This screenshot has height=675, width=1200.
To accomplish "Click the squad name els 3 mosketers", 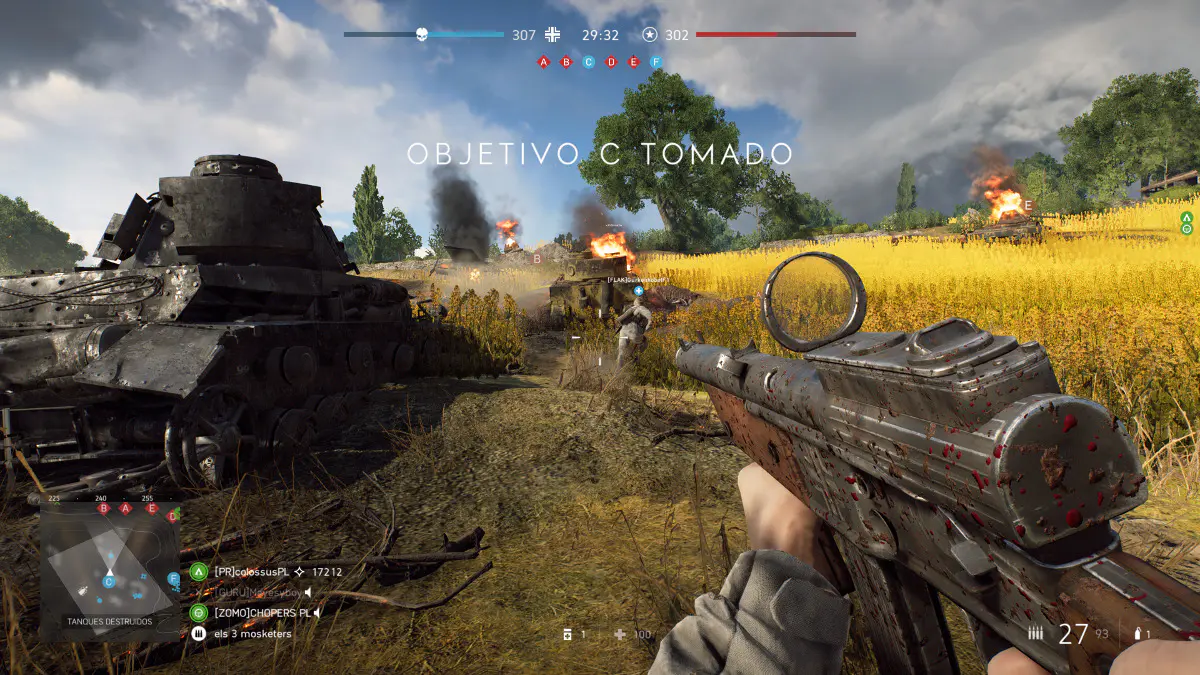I will point(252,634).
